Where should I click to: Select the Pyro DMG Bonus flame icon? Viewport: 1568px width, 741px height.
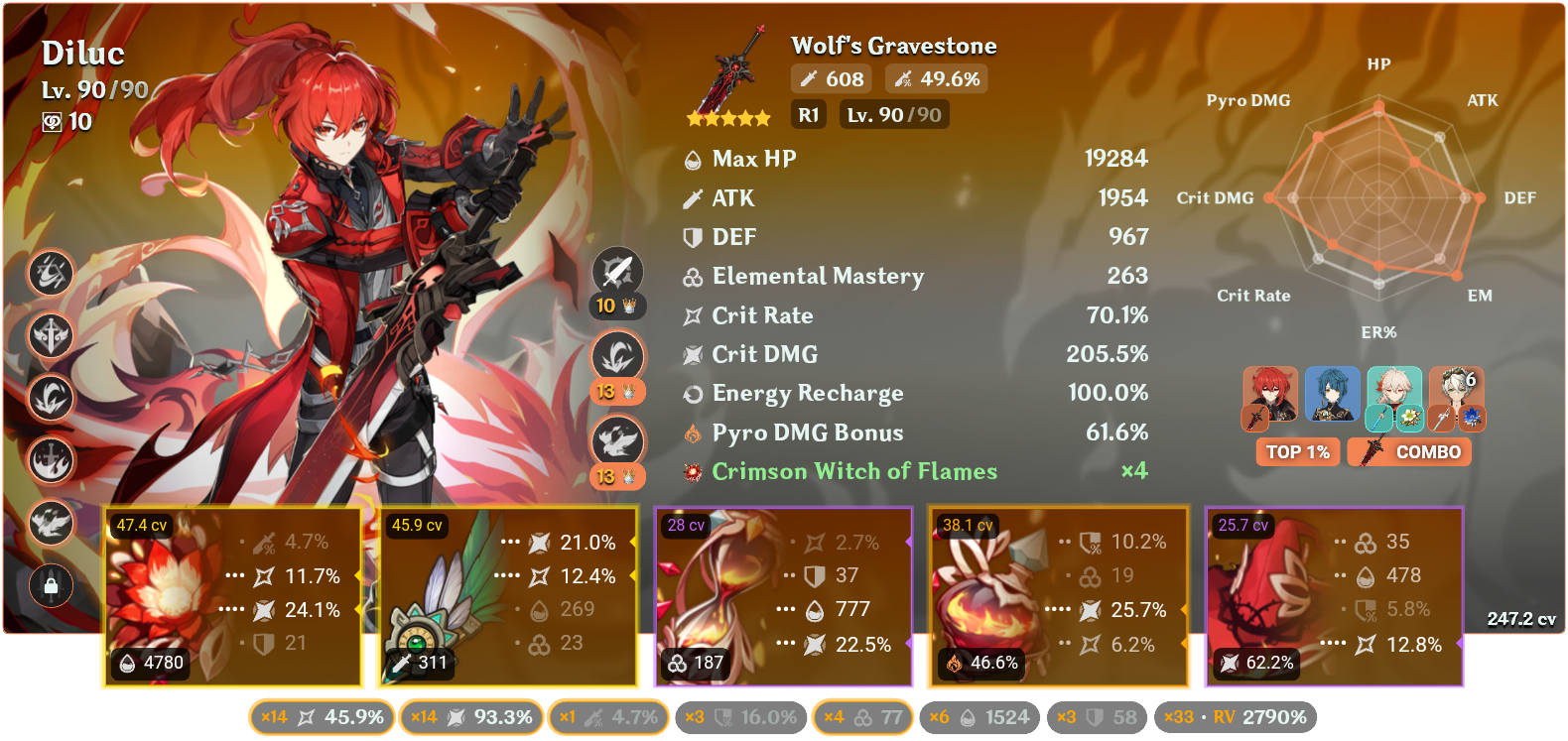(x=693, y=432)
